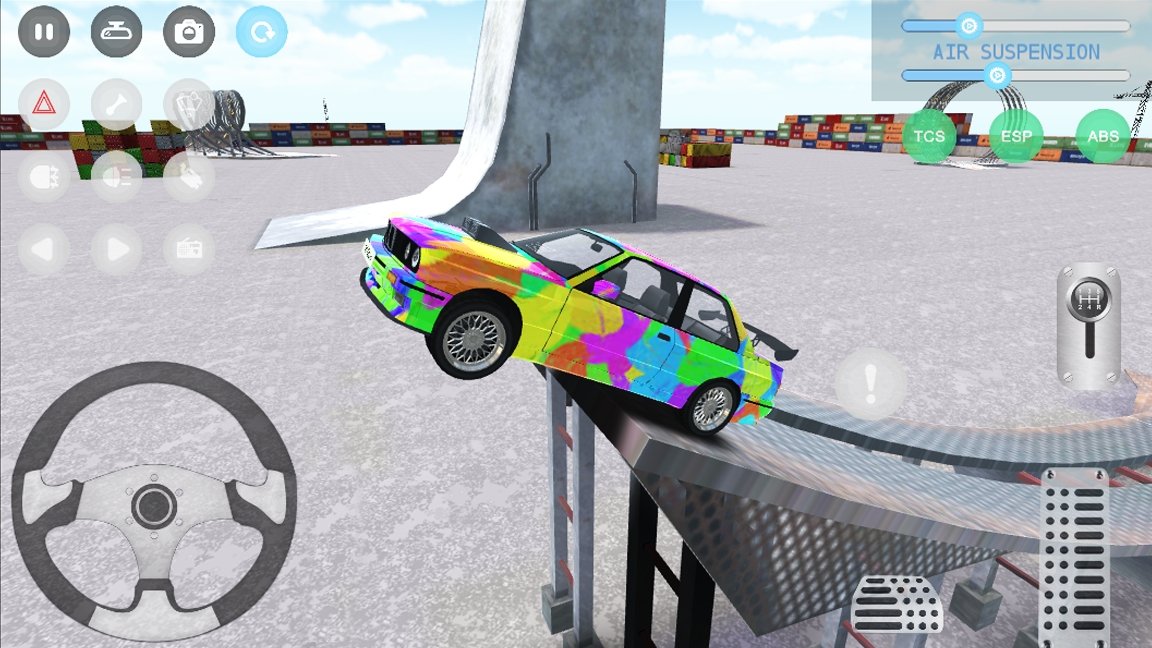Toggle the ESP stability button

pyautogui.click(x=1016, y=137)
